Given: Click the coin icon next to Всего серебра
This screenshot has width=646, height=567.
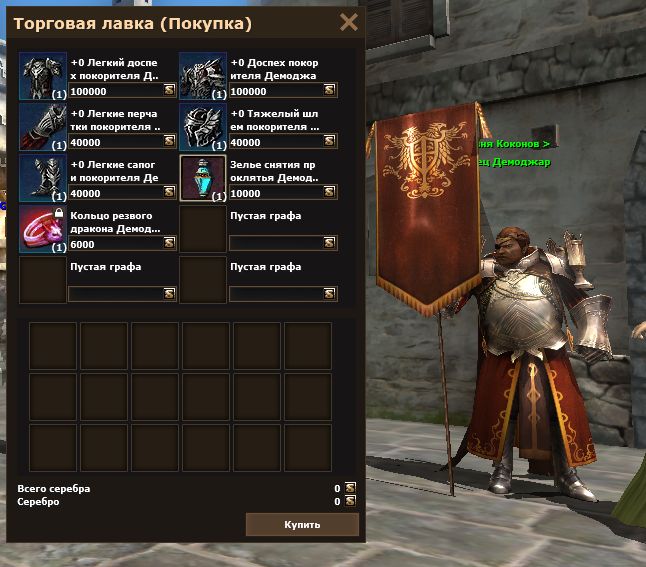Looking at the screenshot, I should click(350, 488).
